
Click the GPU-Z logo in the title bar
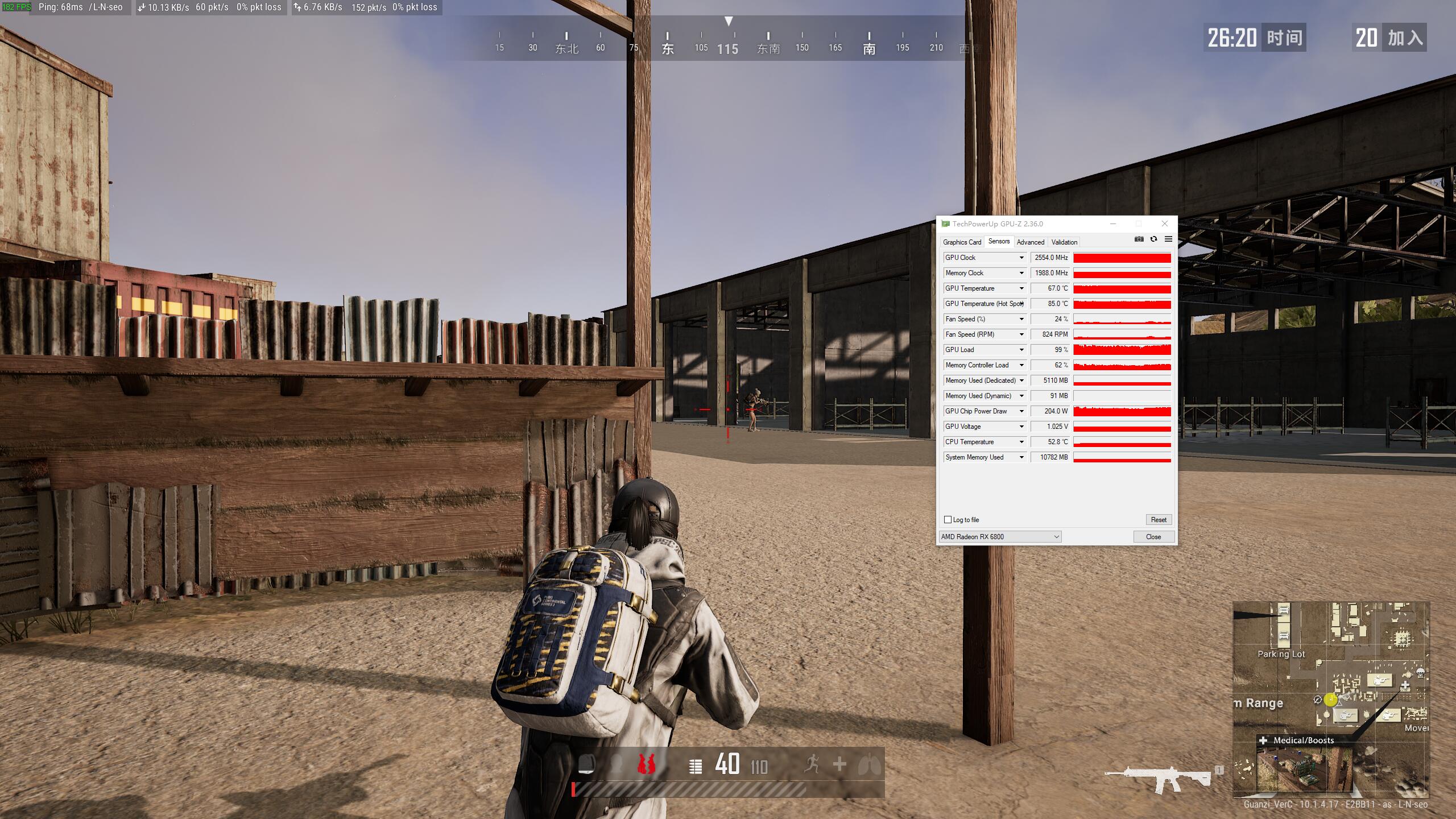[x=945, y=224]
